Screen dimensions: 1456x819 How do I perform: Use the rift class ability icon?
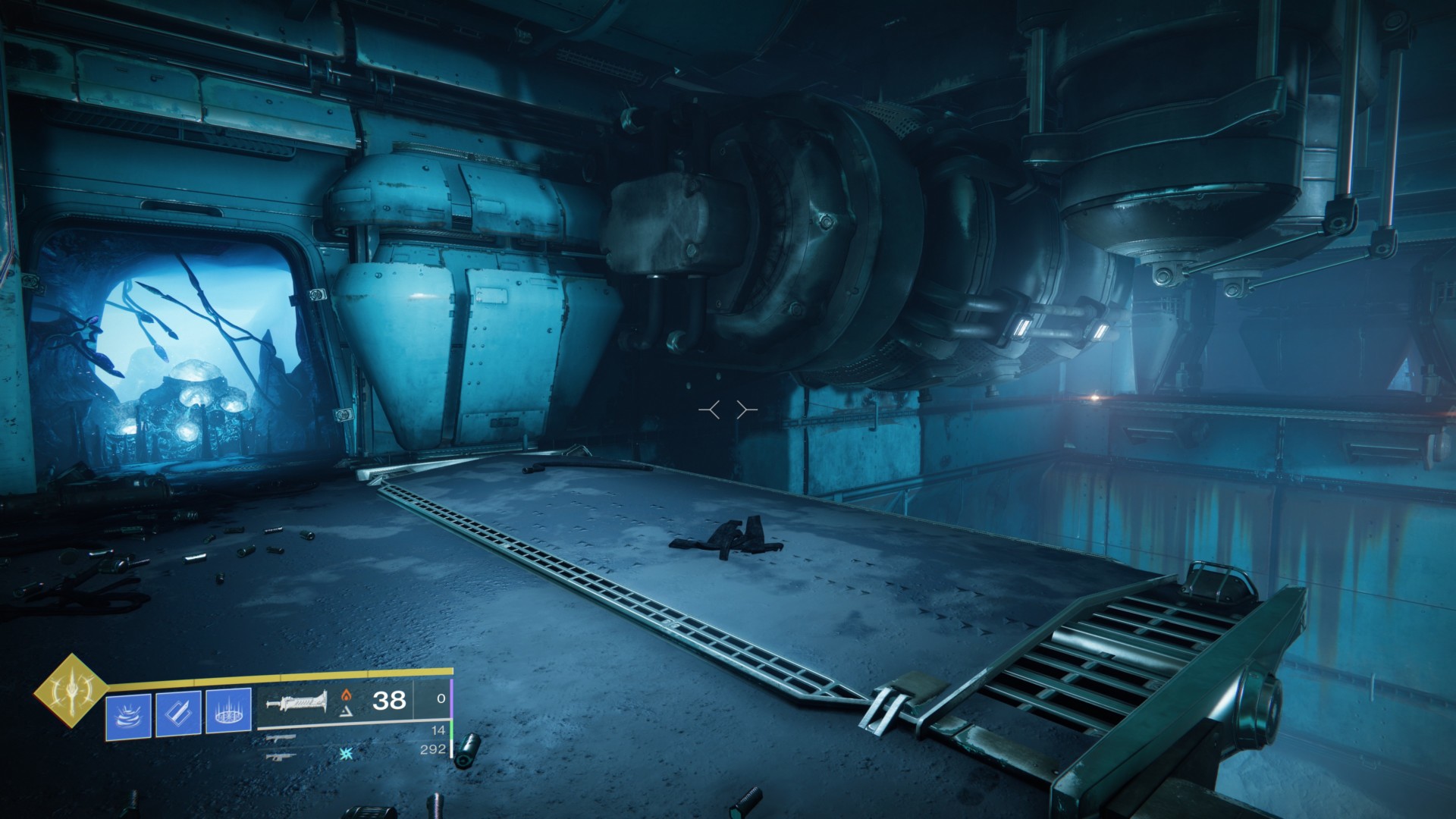(128, 714)
